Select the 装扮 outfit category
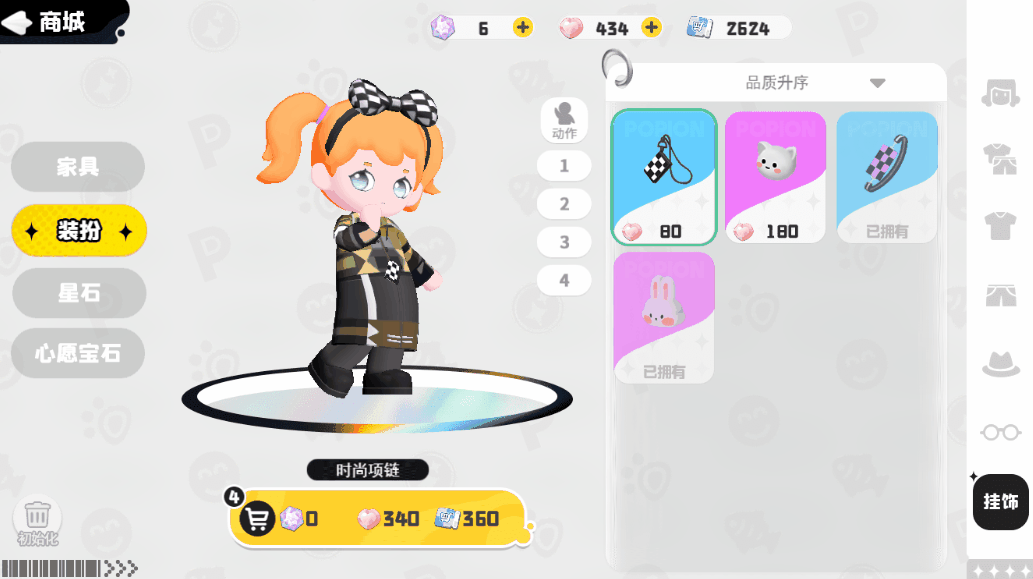This screenshot has width=1033, height=579. click(79, 231)
